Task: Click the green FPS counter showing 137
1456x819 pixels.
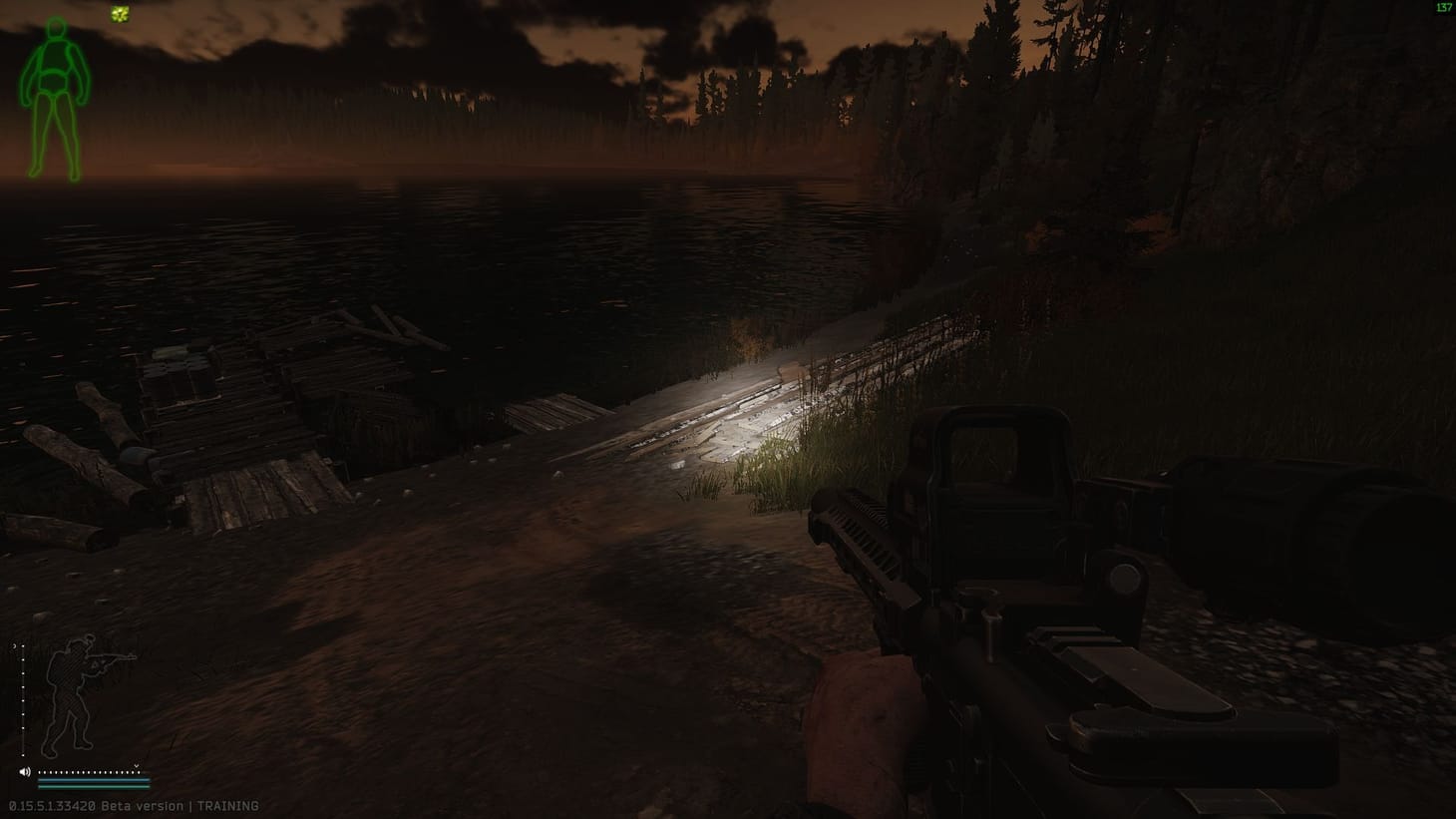Action: 1443,7
